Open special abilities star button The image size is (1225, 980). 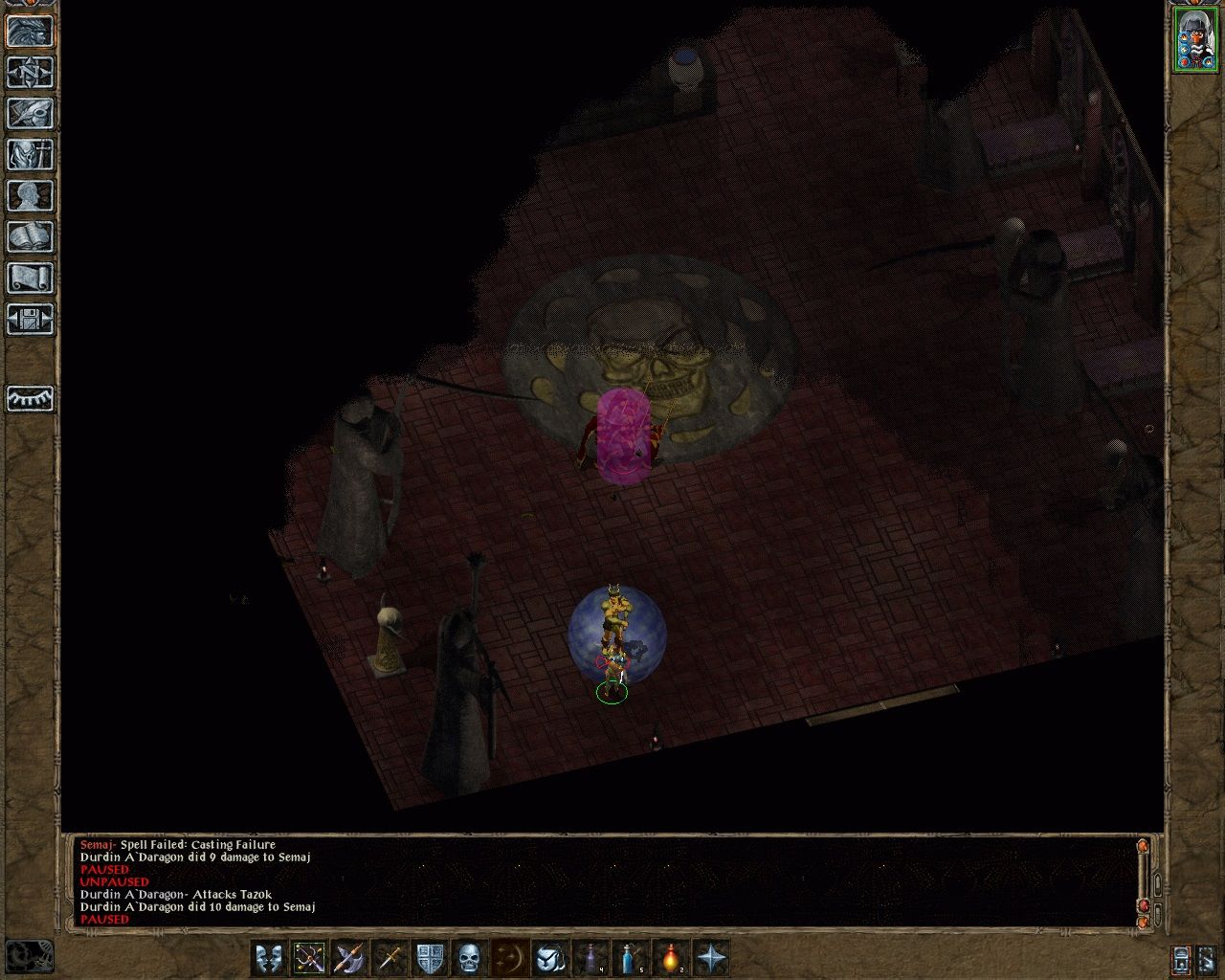coord(711,957)
